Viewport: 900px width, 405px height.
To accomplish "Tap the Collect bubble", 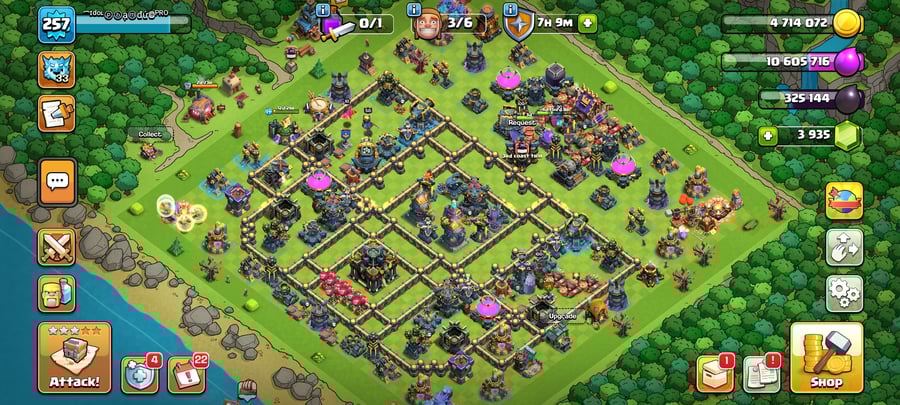I will click(149, 134).
